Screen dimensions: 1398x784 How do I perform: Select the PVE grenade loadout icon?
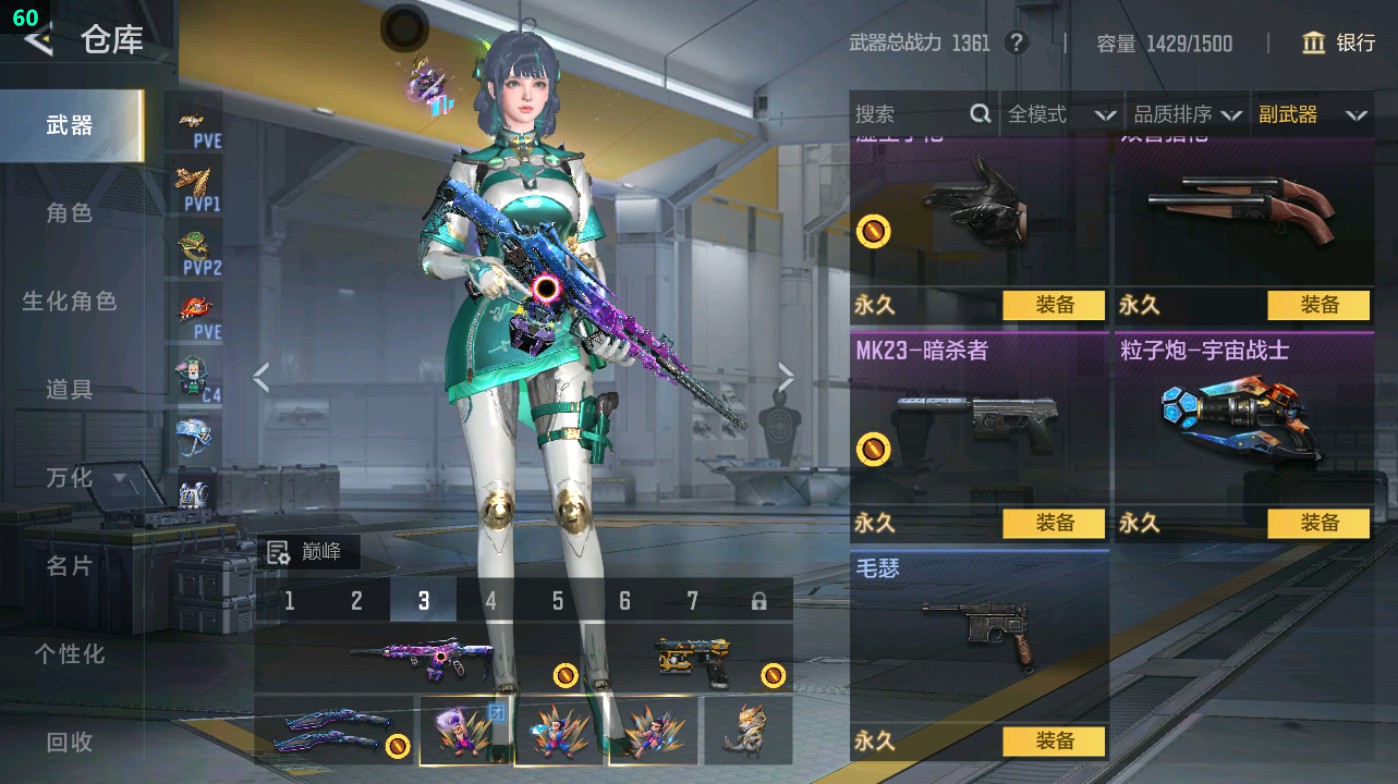pos(197,130)
